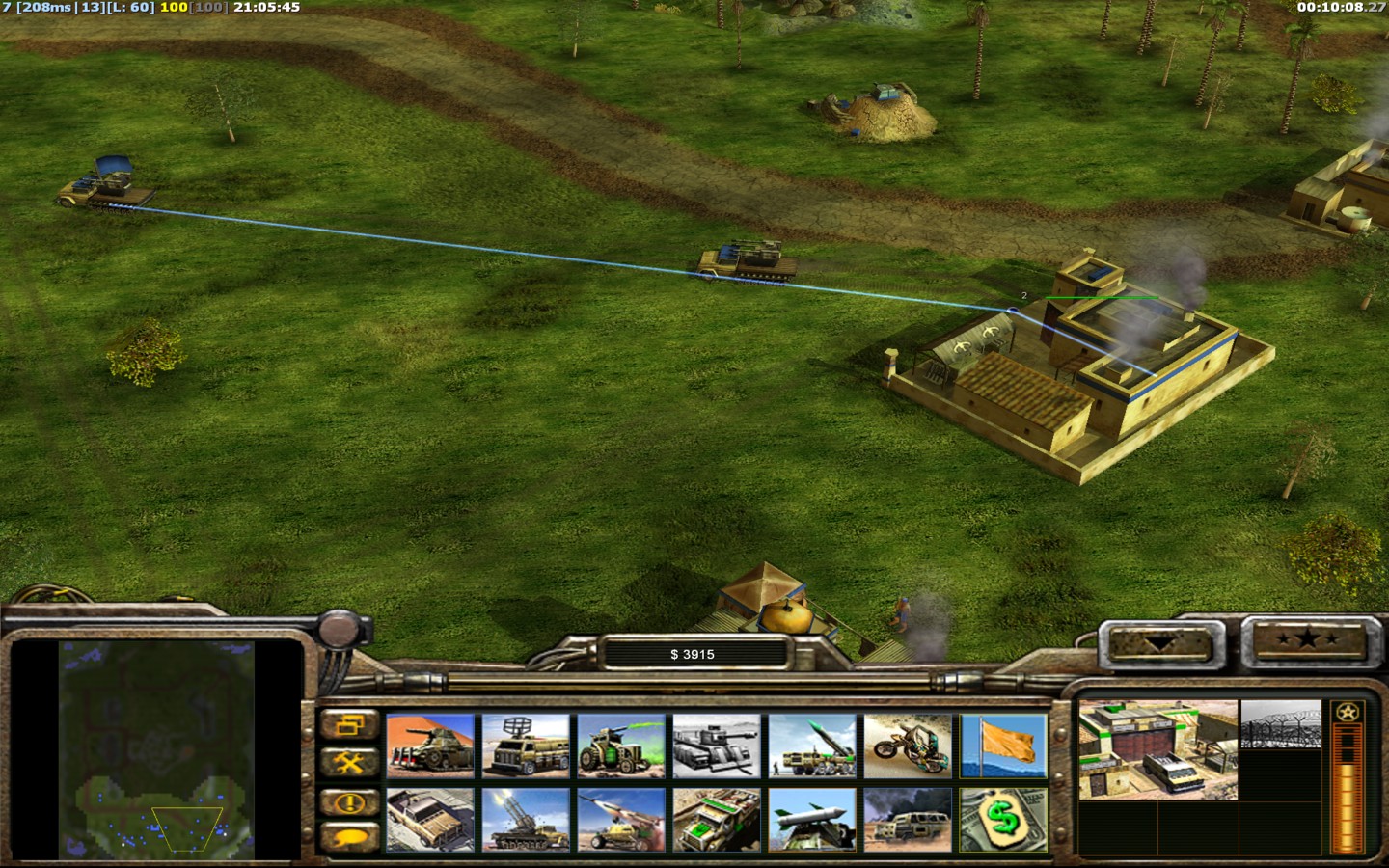Sell the building with the dollar icon
This screenshot has height=868, width=1389.
pos(1003,820)
